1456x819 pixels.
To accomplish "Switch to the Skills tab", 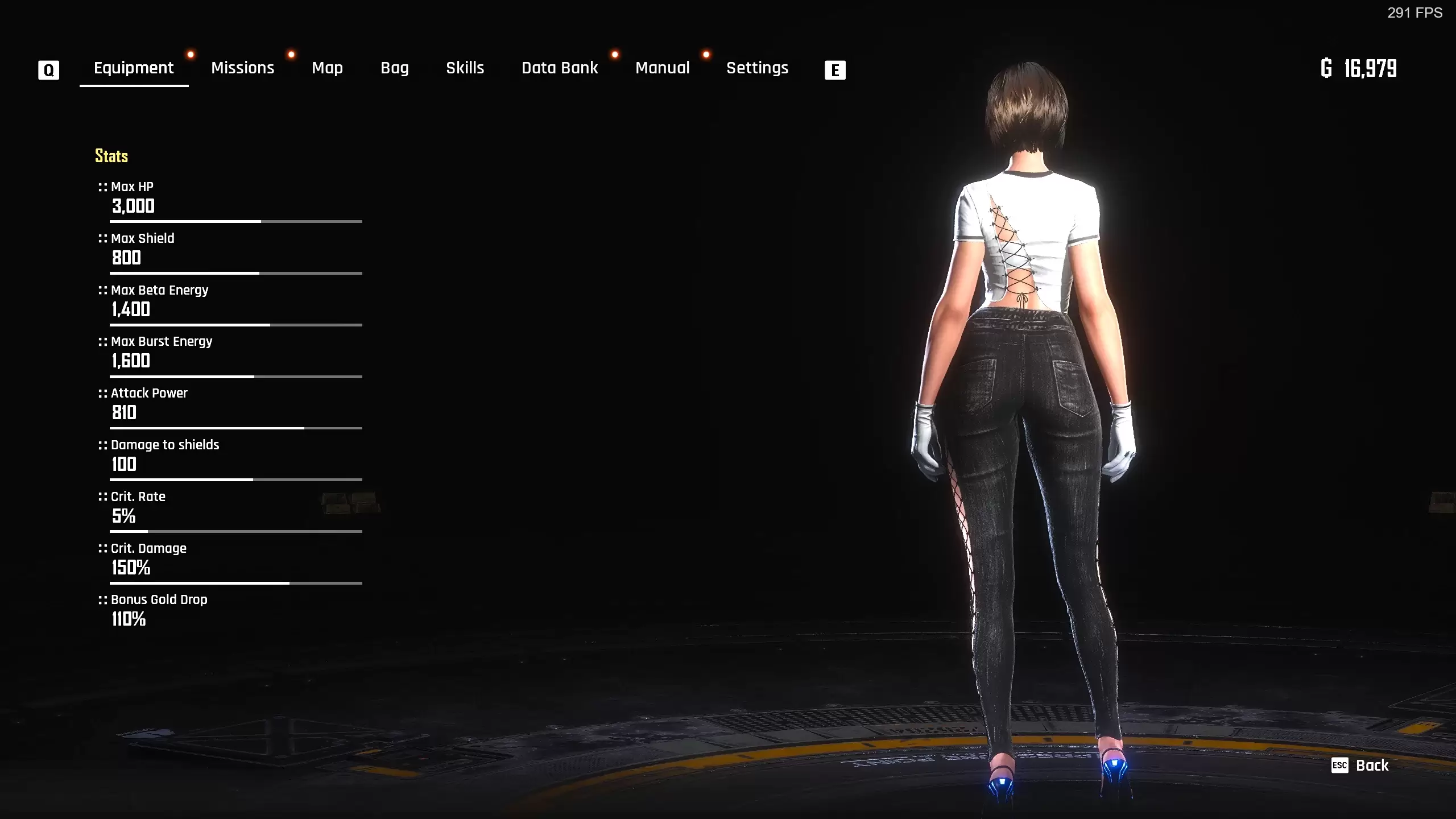I will (x=465, y=68).
